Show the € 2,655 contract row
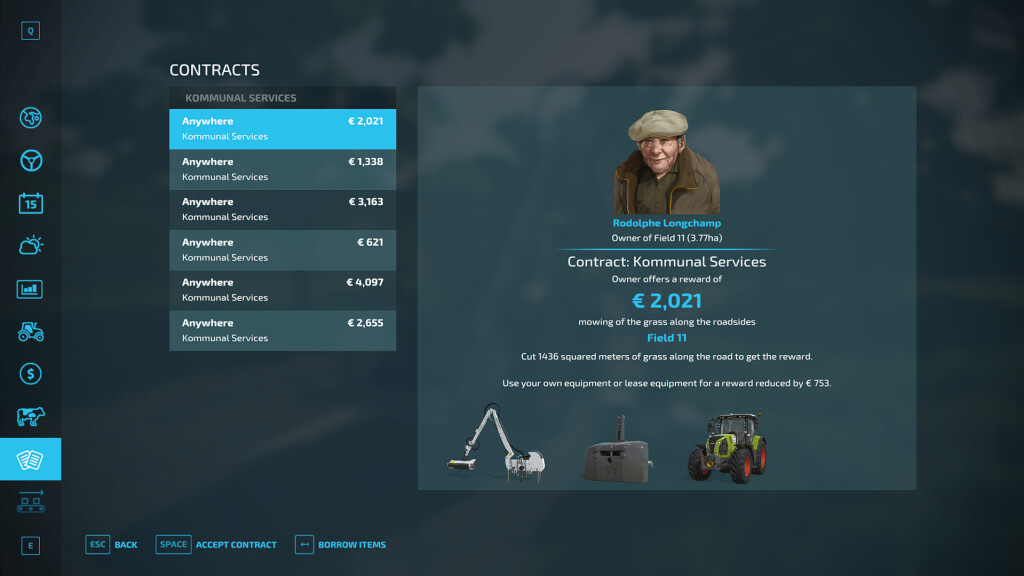Image resolution: width=1024 pixels, height=576 pixels. click(x=282, y=330)
